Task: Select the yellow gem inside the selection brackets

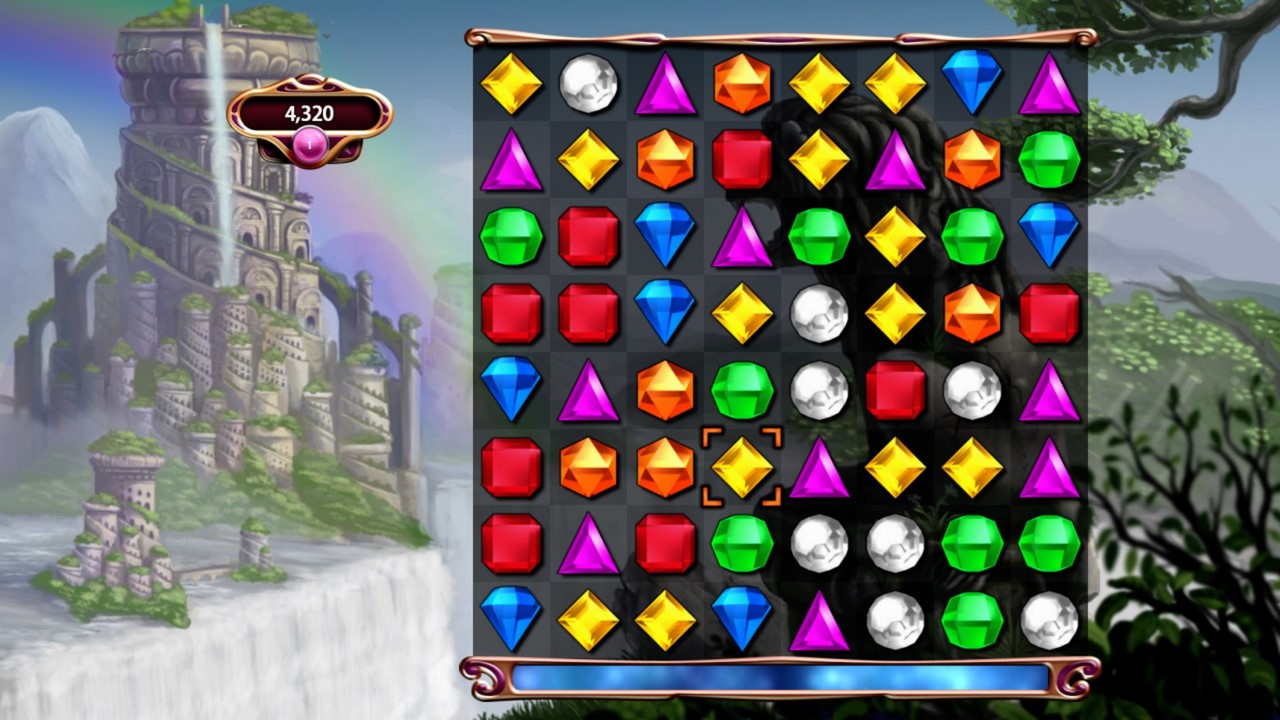Action: pyautogui.click(x=743, y=466)
